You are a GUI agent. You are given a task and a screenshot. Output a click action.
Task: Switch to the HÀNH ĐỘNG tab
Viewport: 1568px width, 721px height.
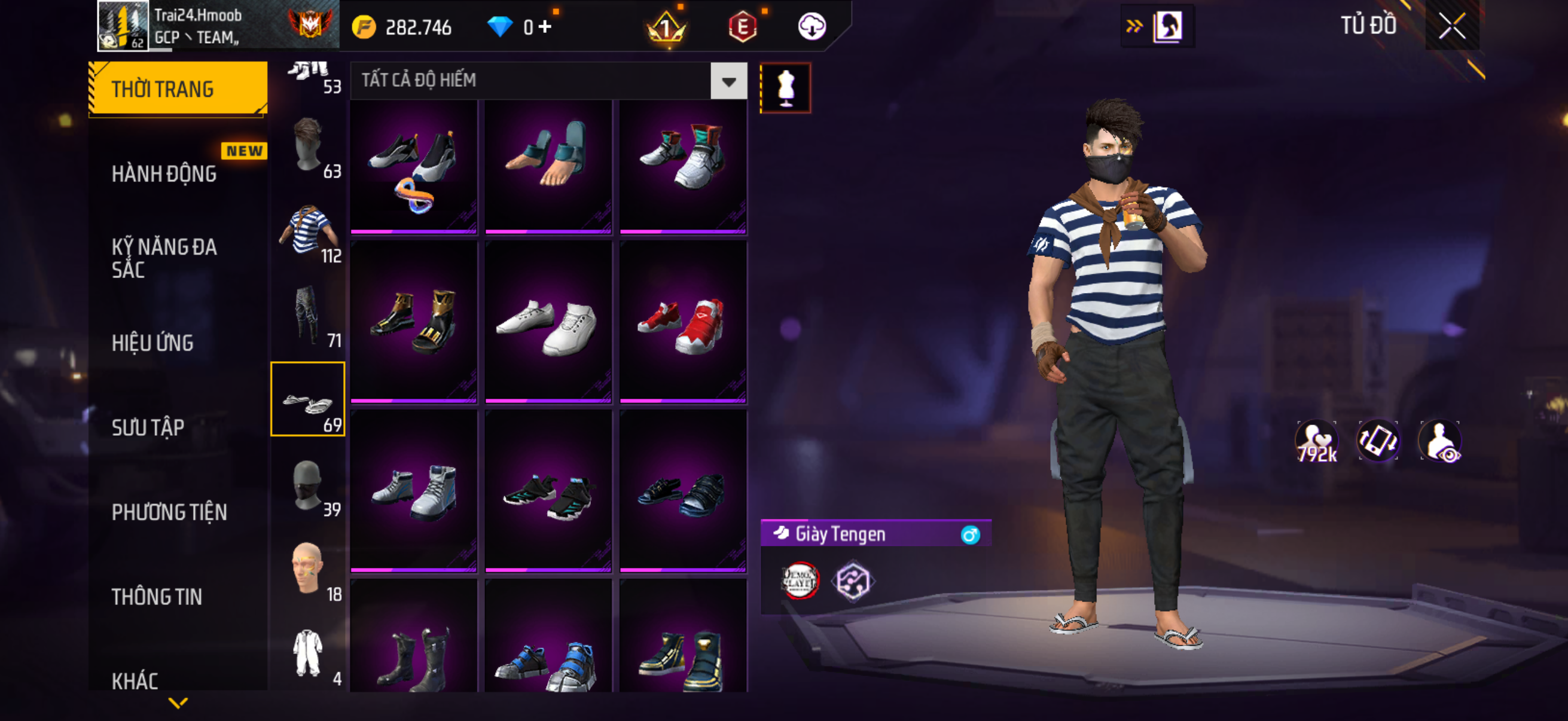[x=164, y=174]
